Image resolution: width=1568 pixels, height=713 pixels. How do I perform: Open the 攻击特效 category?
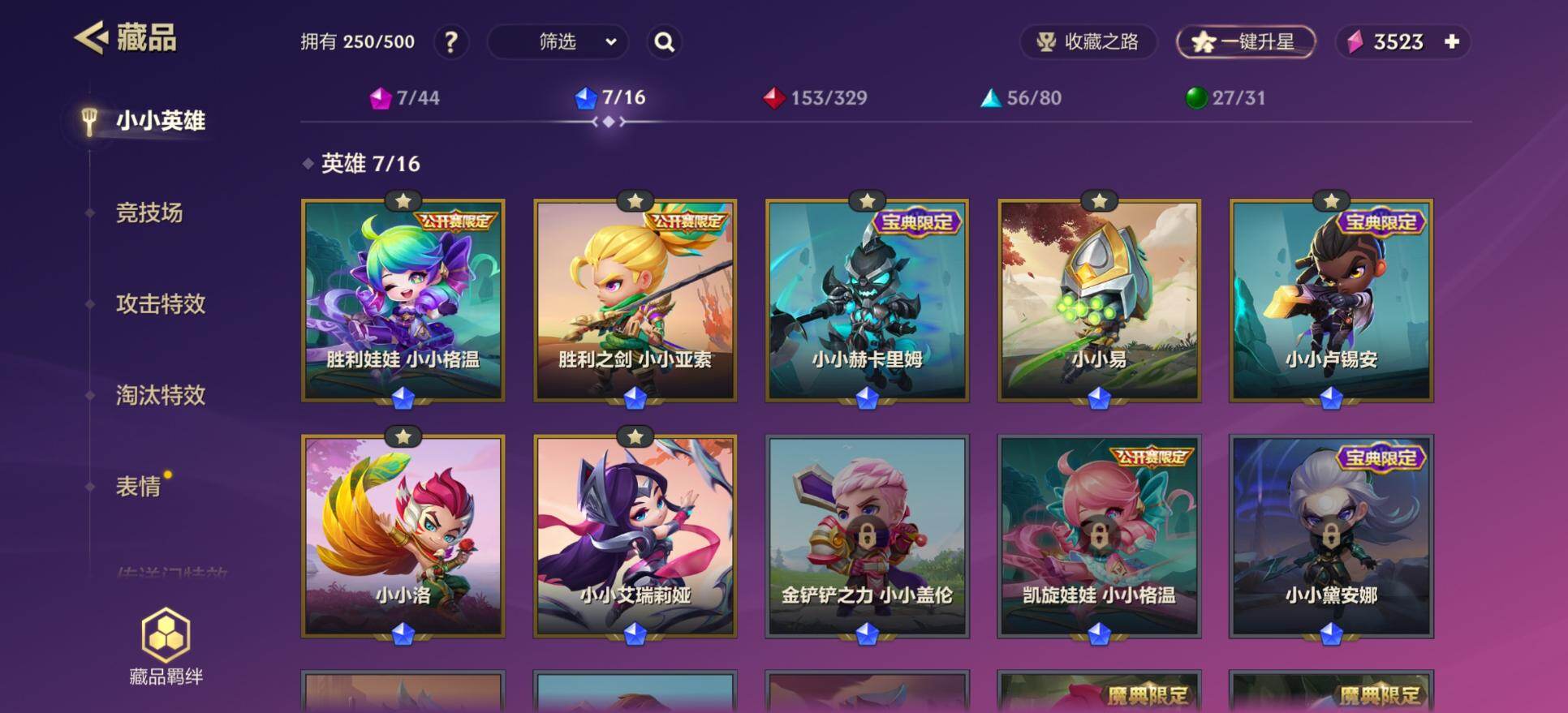[161, 304]
